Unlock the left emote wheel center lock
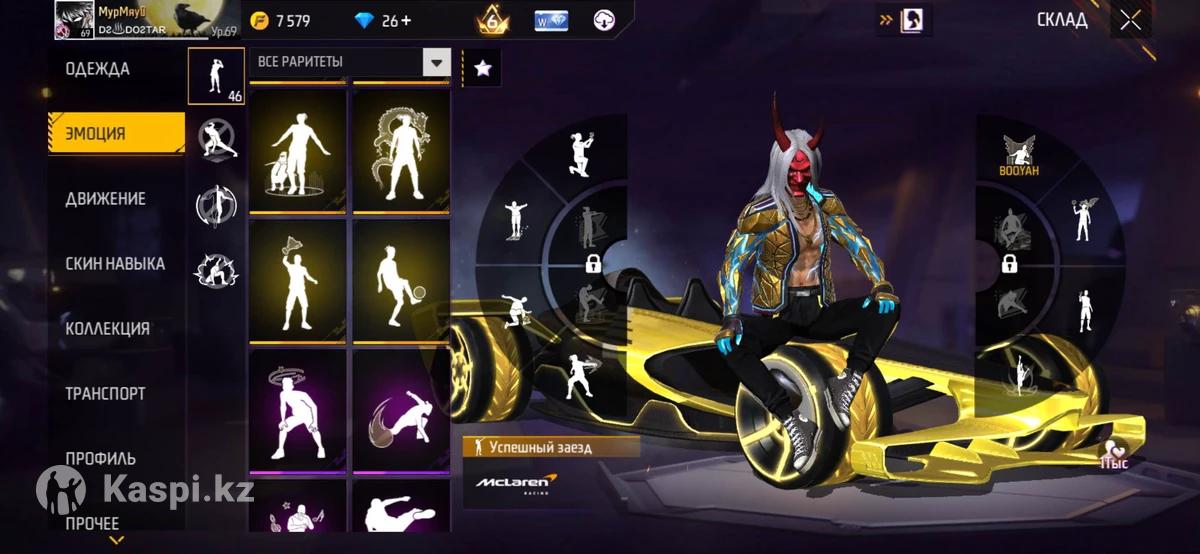 592,264
